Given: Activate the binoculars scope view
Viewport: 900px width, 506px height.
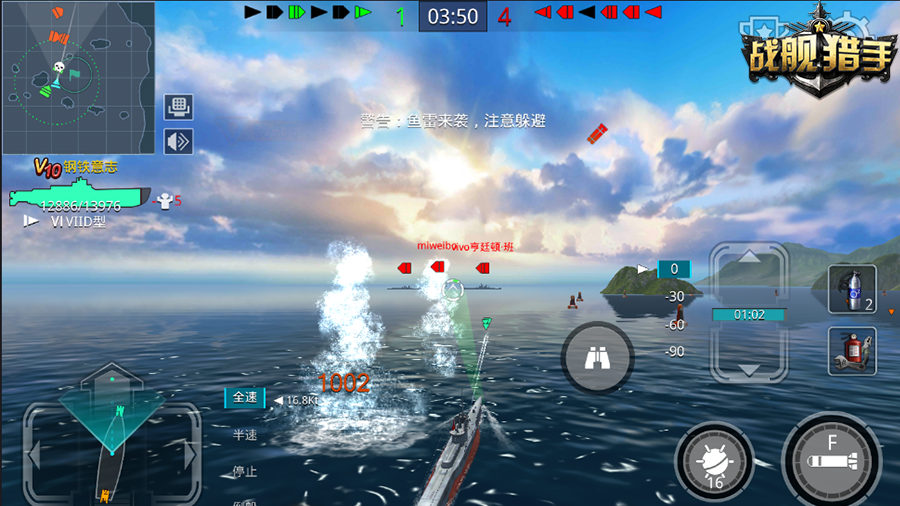Looking at the screenshot, I should click(597, 355).
